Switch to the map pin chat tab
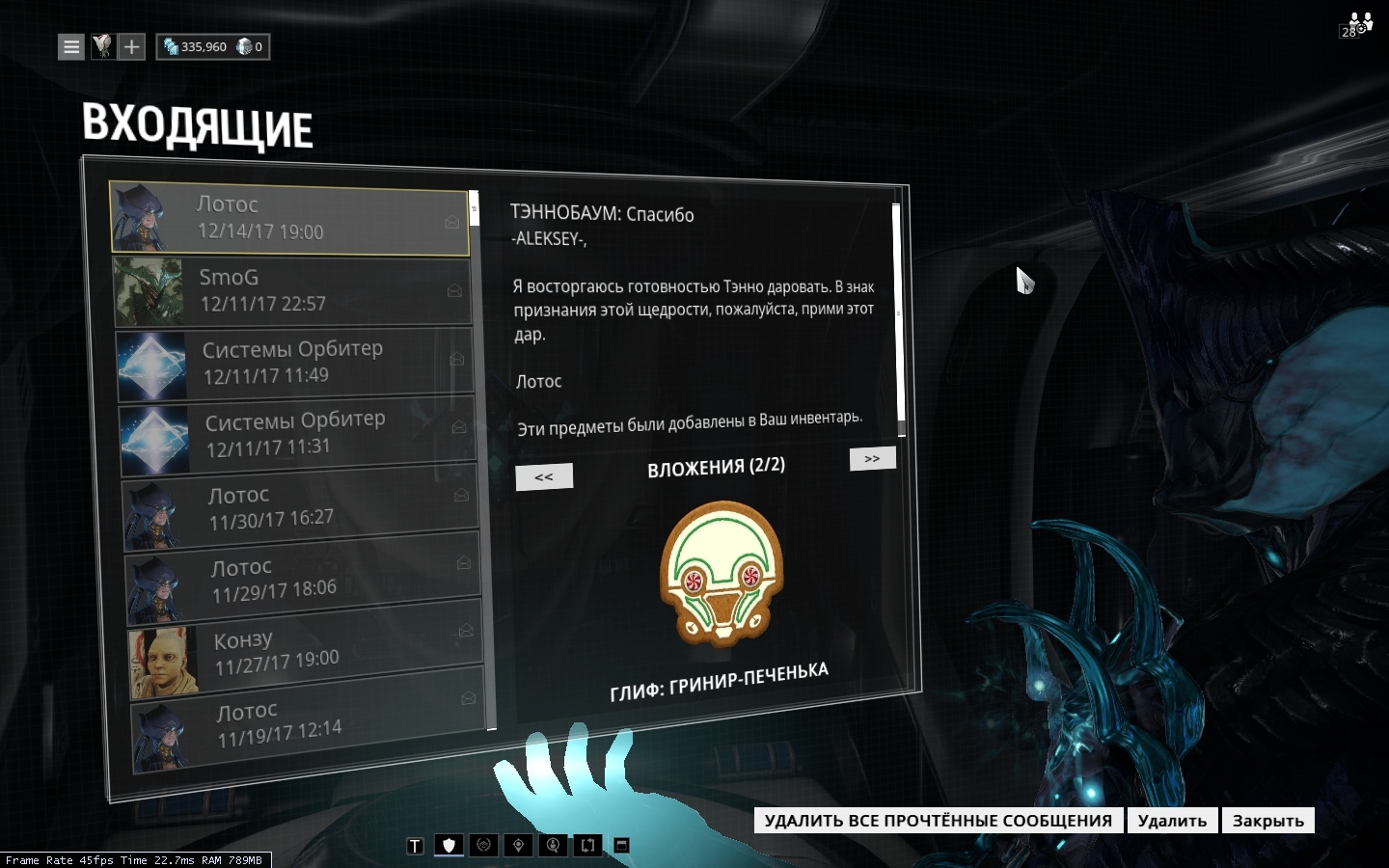 tap(518, 846)
